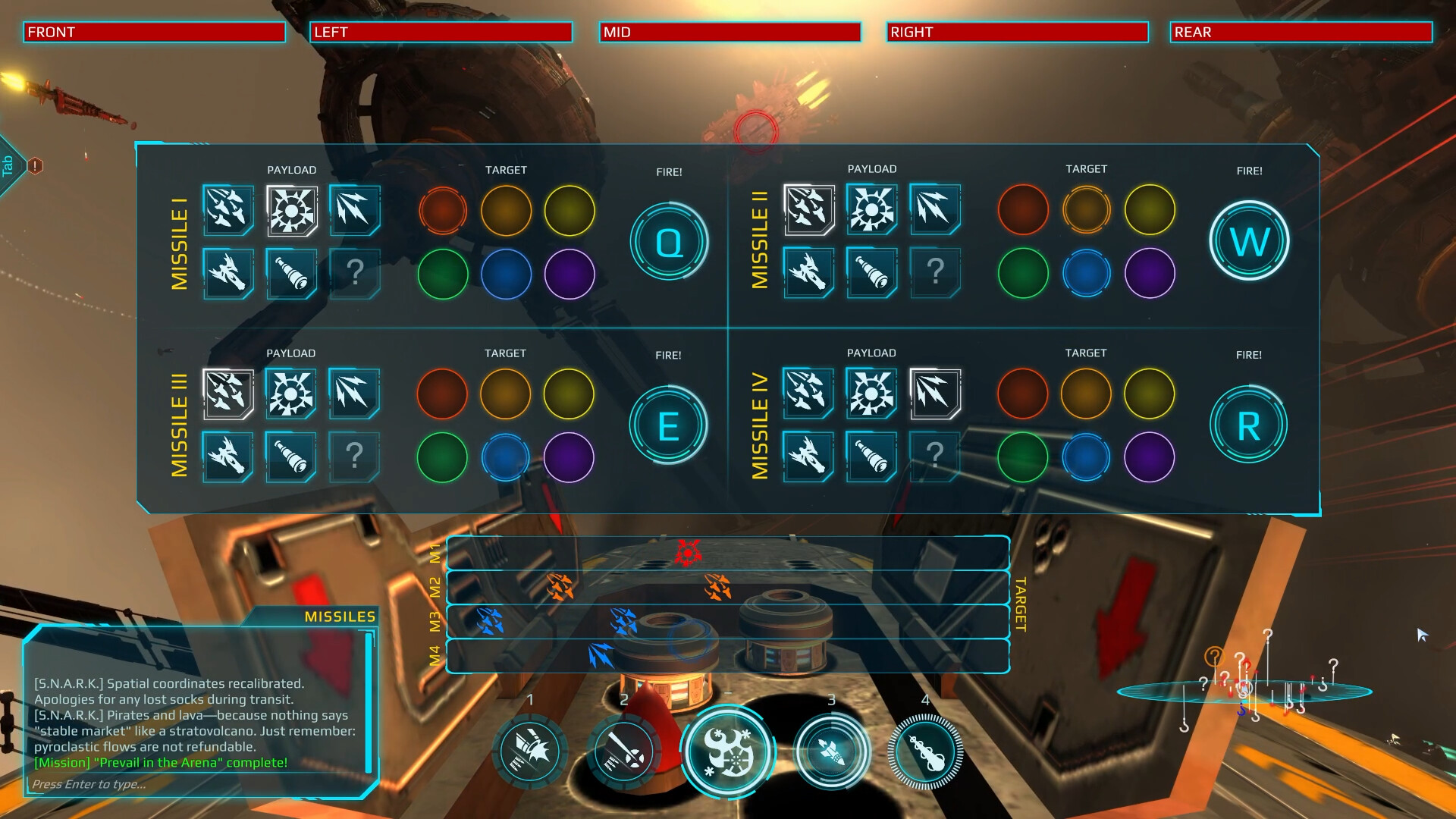1456x819 pixels.
Task: Click the MISSILES panel header
Action: click(x=339, y=617)
